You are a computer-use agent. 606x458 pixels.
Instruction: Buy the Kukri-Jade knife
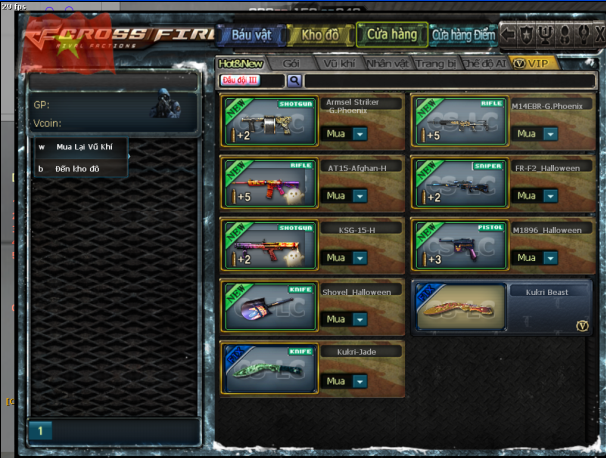tap(335, 381)
